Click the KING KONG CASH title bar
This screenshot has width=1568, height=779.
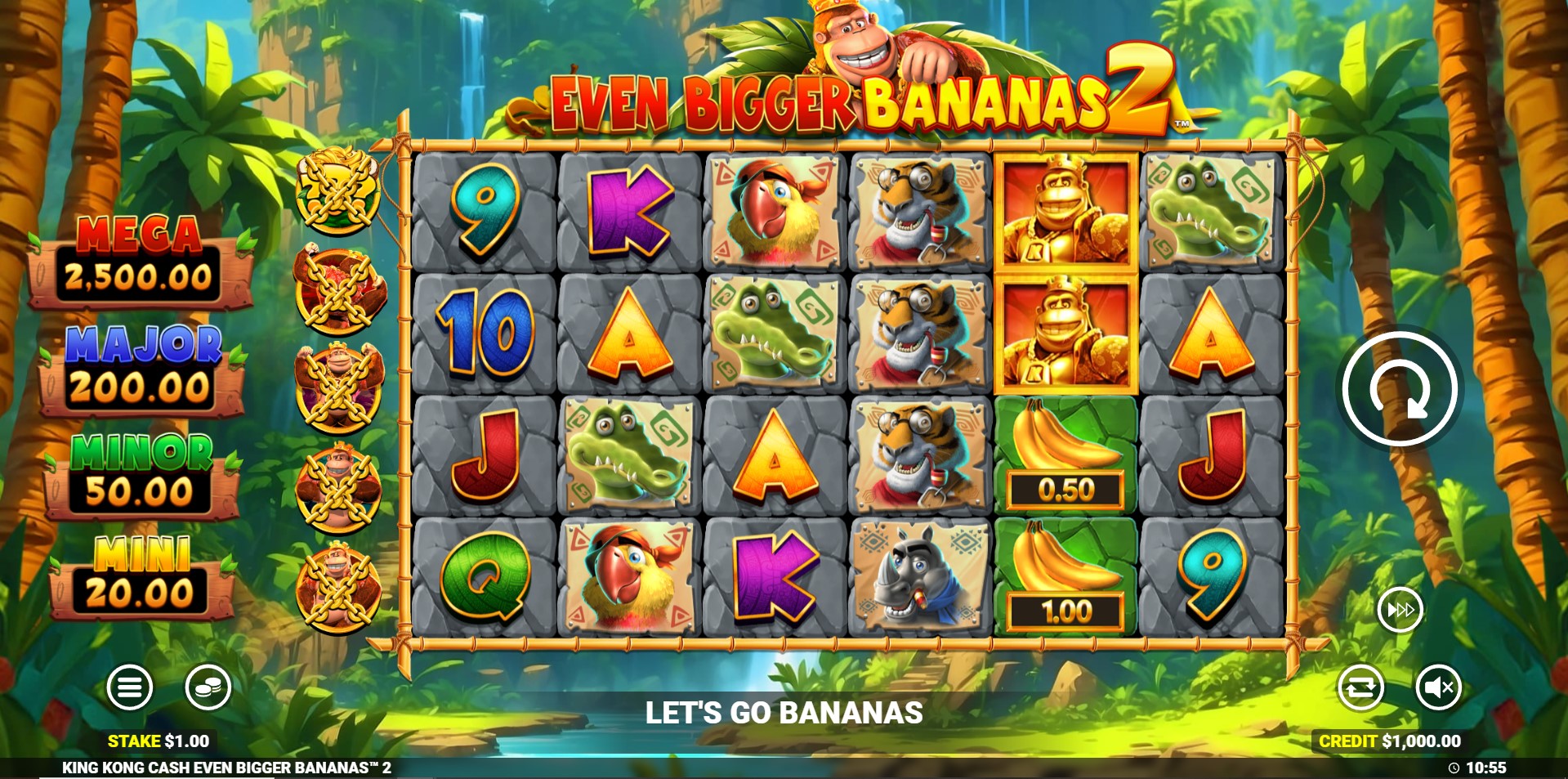pos(226,767)
